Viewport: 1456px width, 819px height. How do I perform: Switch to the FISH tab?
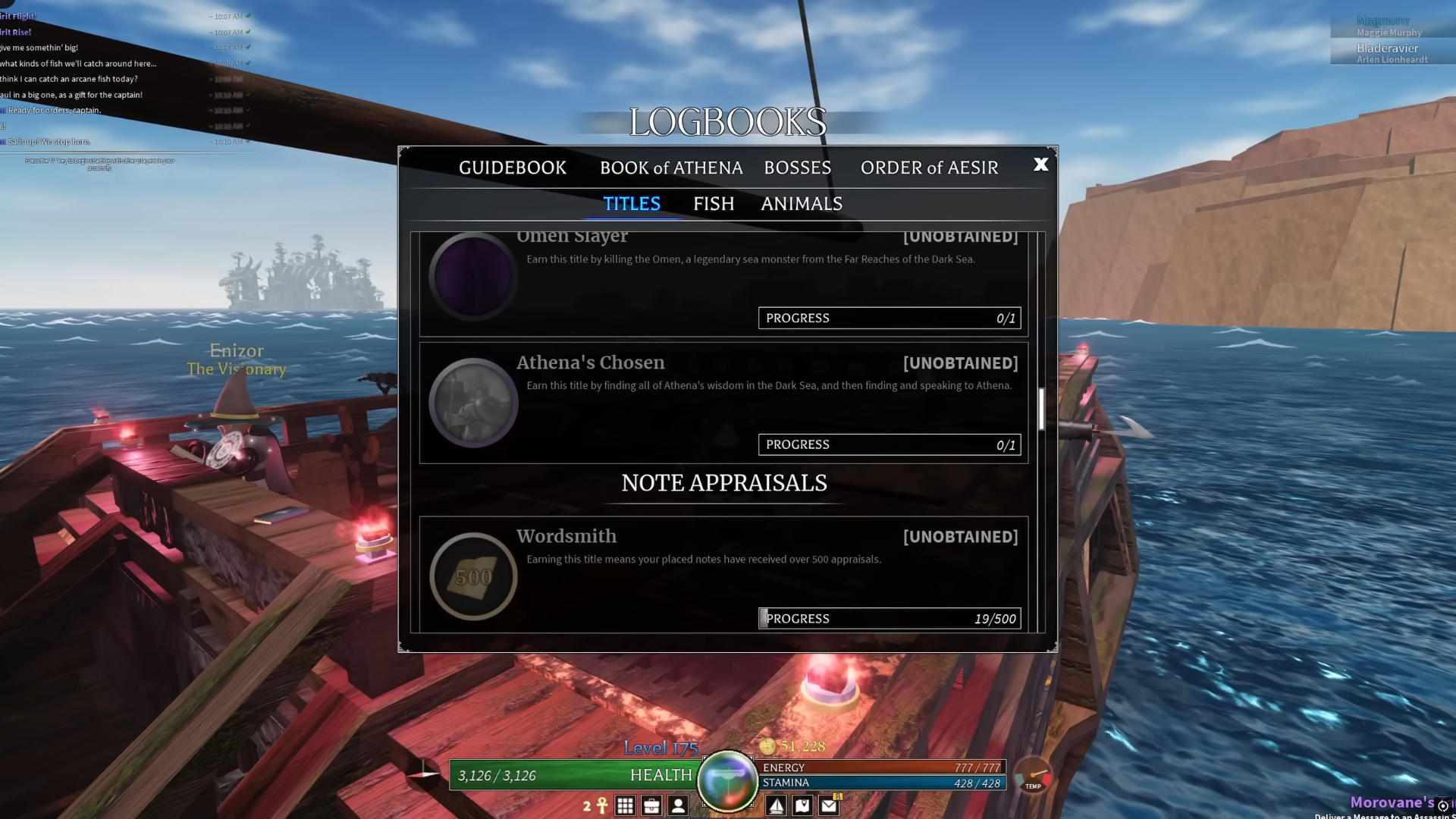[713, 203]
